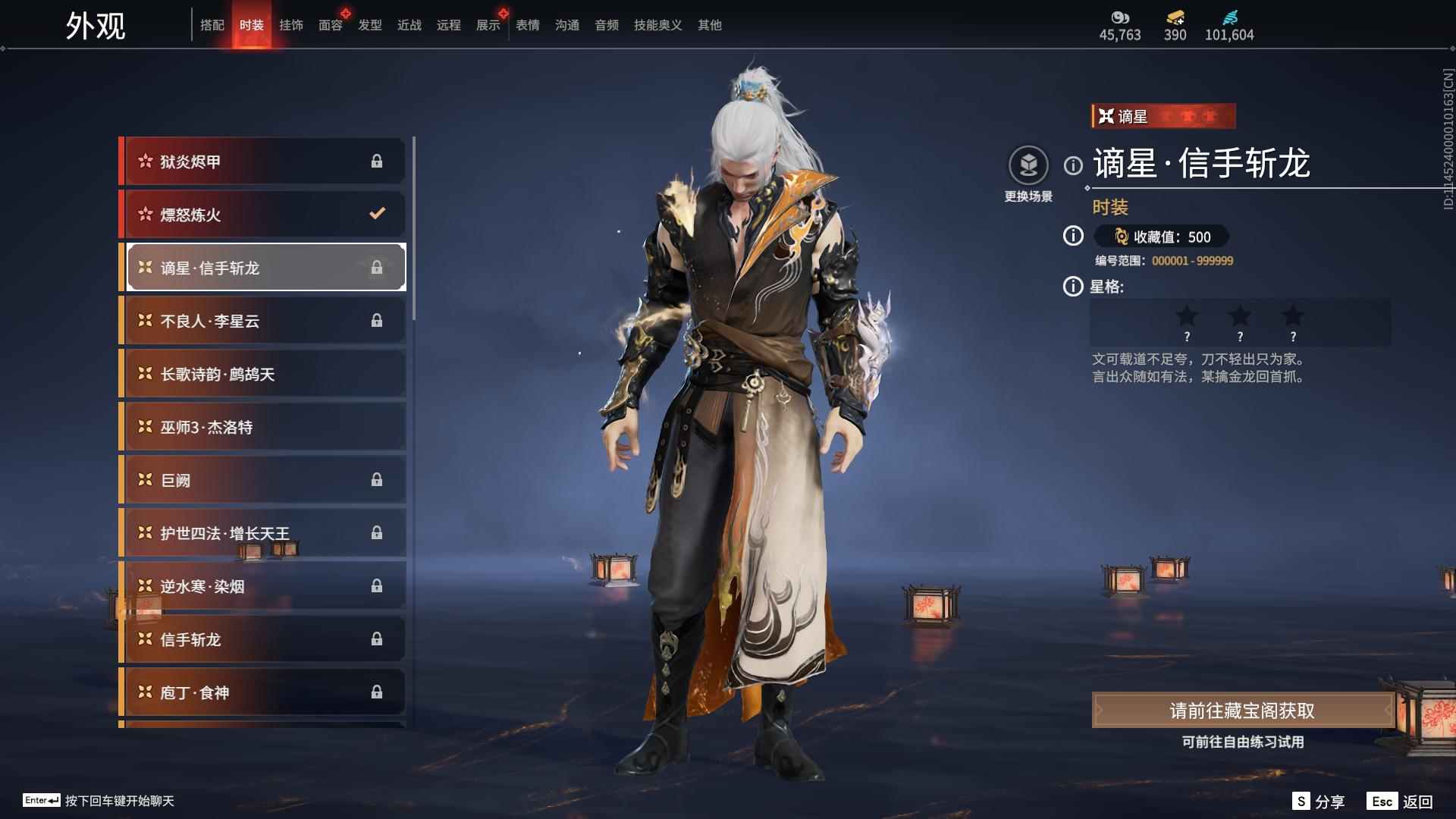Choose the equipped 嫖怒炼火 outfit

click(x=262, y=214)
